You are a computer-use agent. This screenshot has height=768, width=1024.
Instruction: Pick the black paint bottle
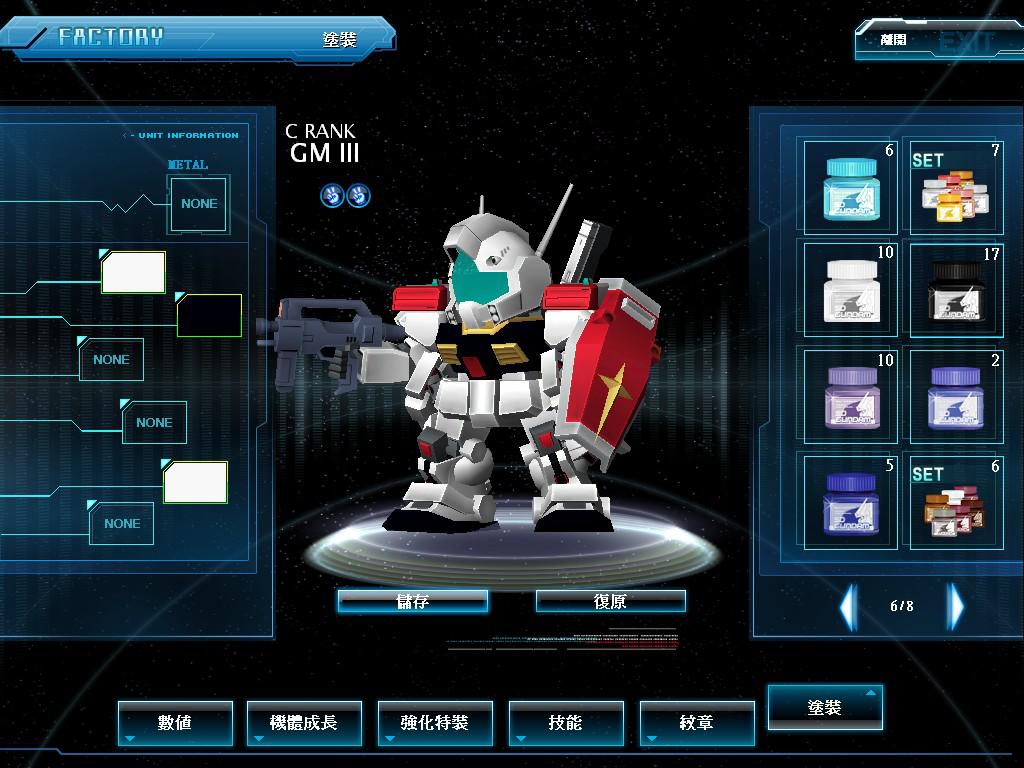[x=953, y=288]
